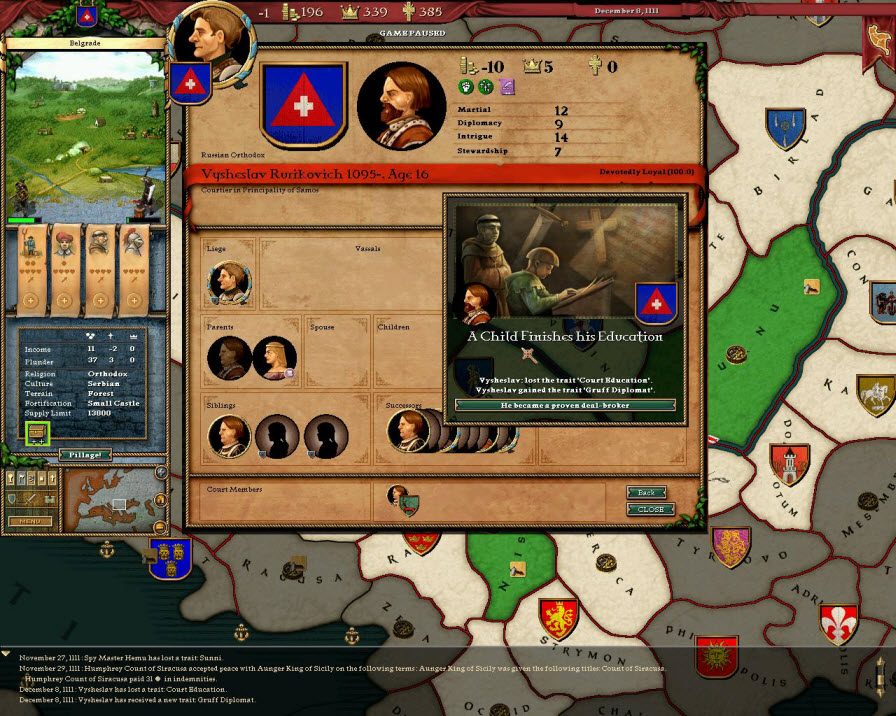View the father's portrait under Parents
This screenshot has width=896, height=716.
[x=229, y=357]
